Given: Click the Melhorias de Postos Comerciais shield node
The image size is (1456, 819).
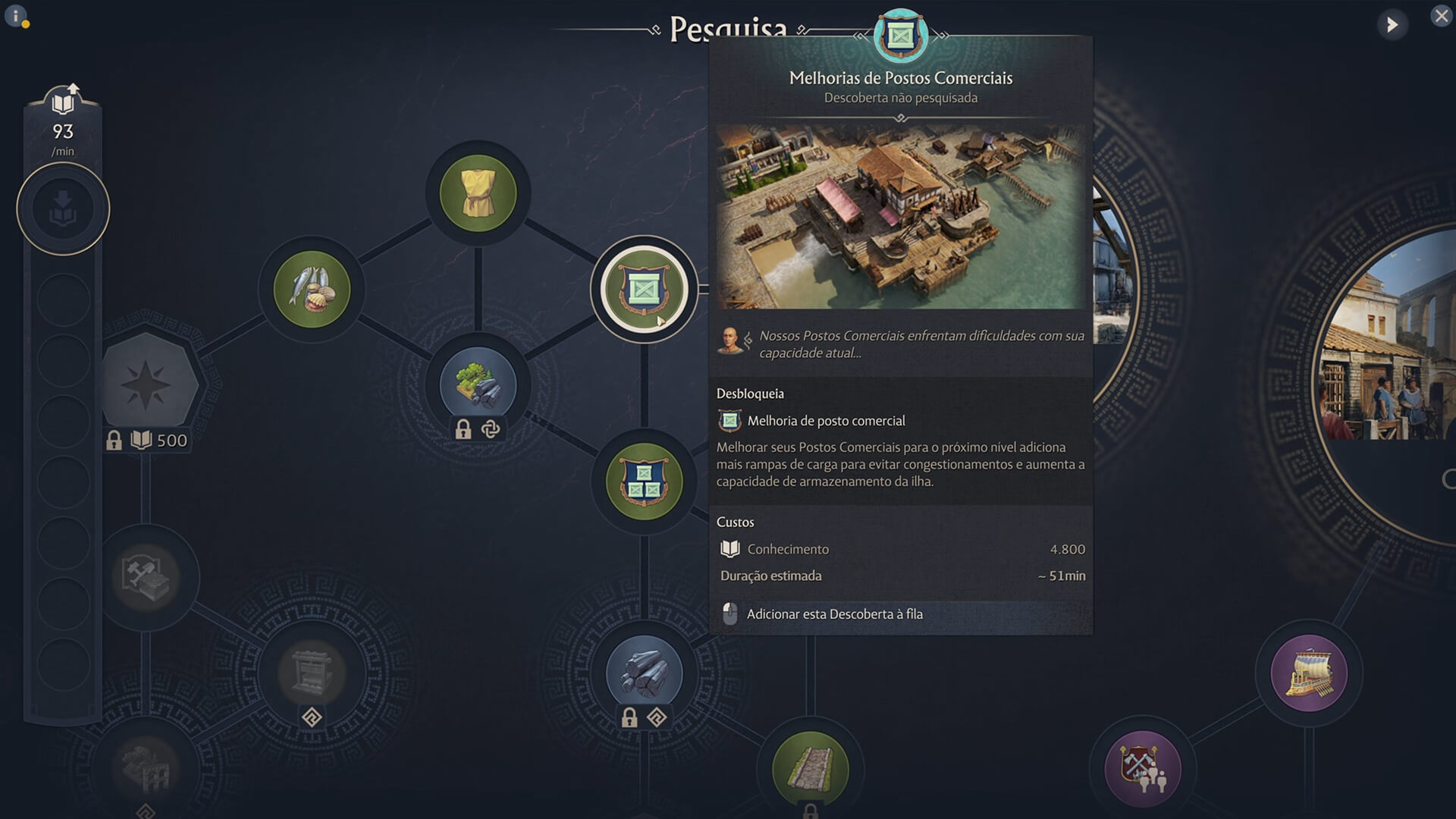Looking at the screenshot, I should tap(644, 289).
